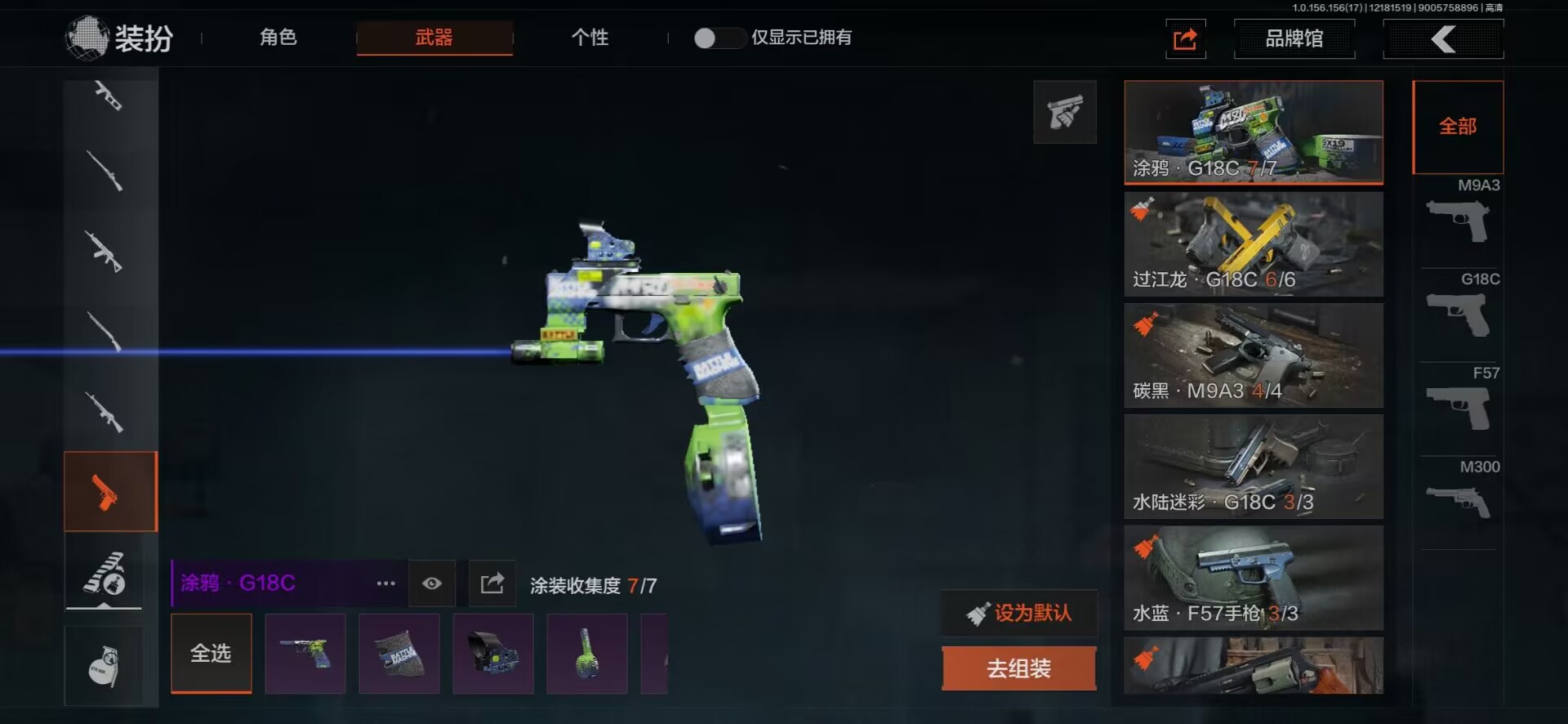Select the graffiti red dot sight part
Viewport: 1568px width, 724px height.
tap(493, 654)
